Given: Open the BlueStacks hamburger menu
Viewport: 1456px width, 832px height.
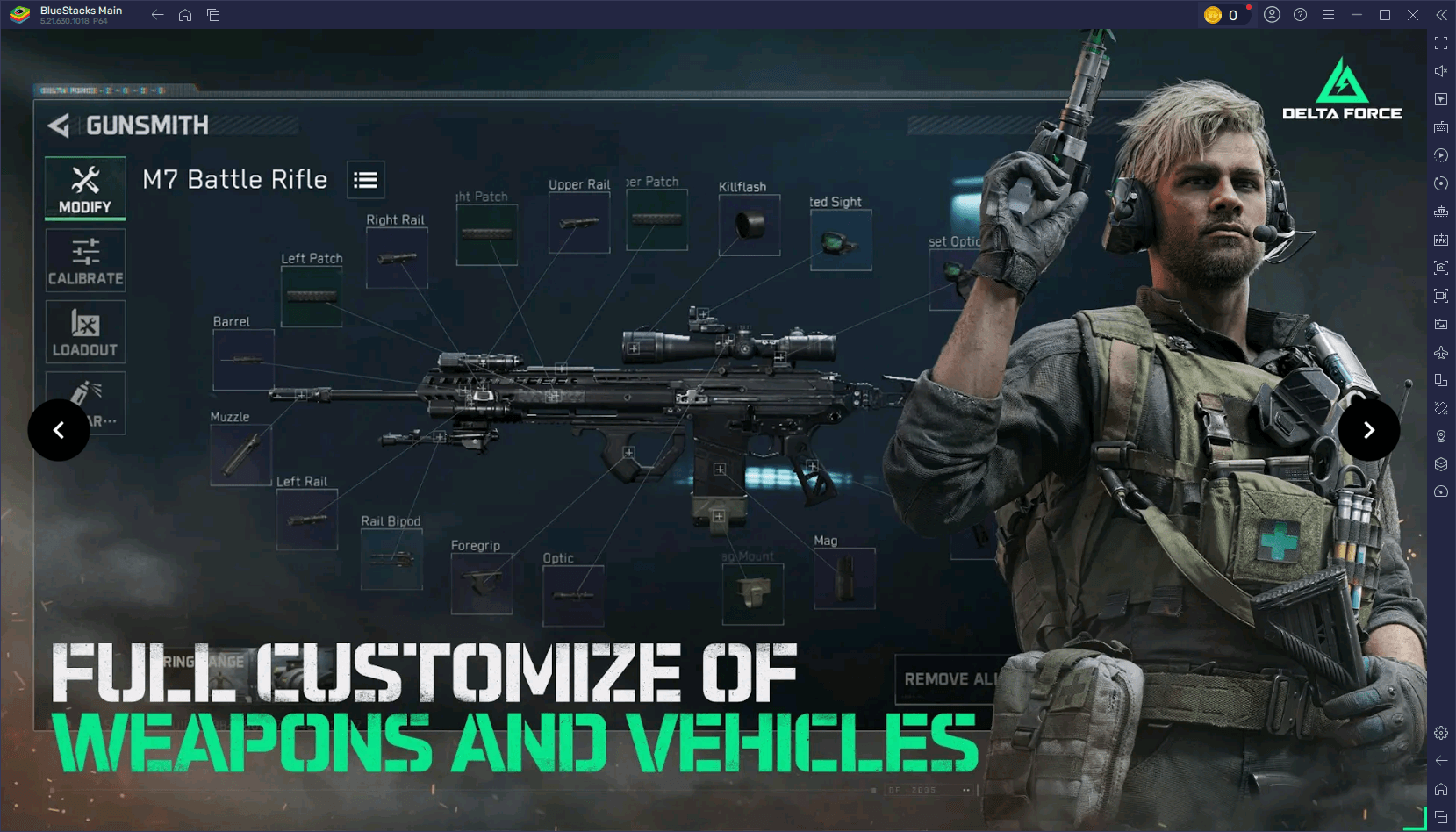Looking at the screenshot, I should tap(1329, 14).
